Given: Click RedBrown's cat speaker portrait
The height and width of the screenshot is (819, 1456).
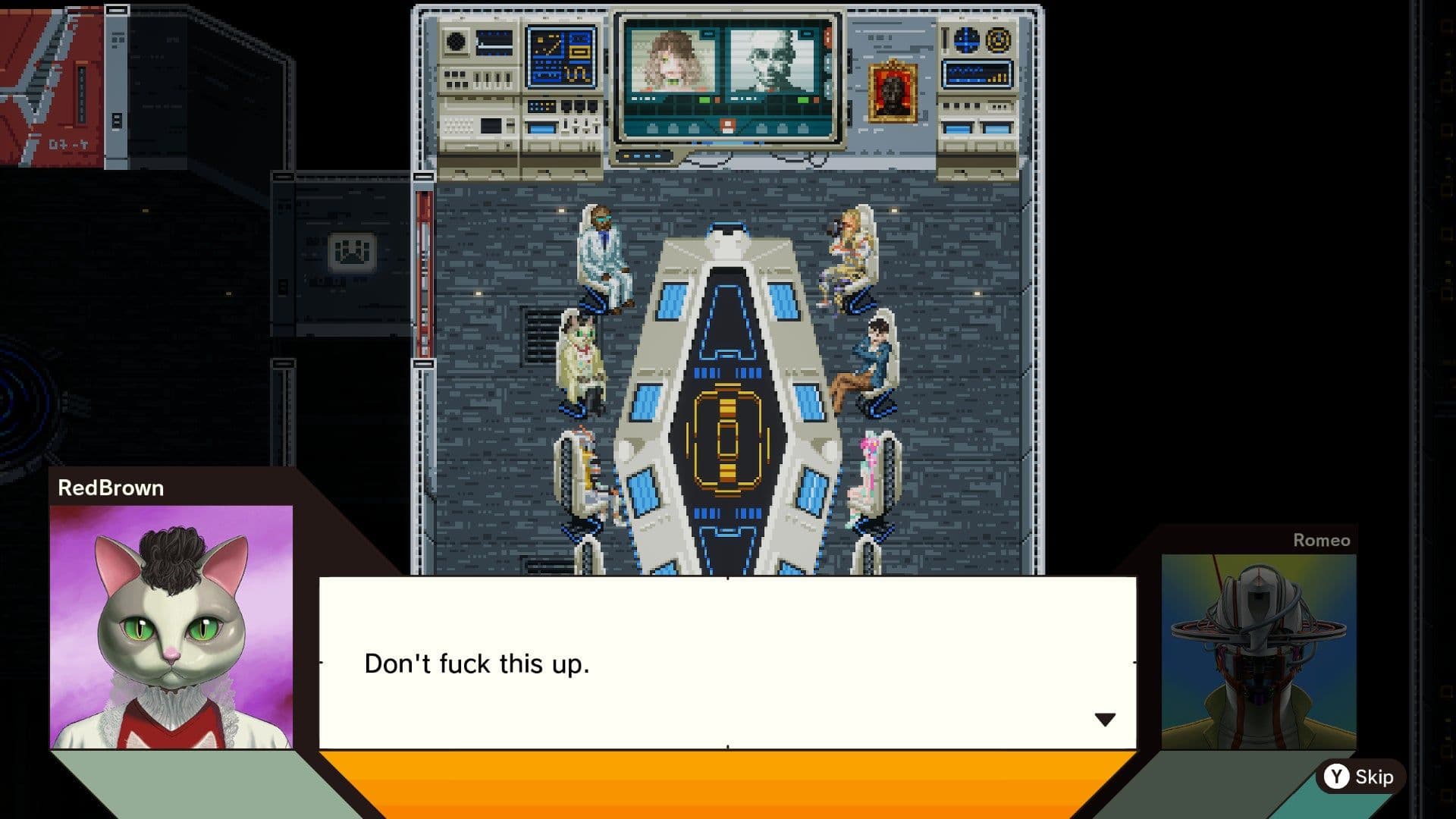Looking at the screenshot, I should (x=171, y=626).
